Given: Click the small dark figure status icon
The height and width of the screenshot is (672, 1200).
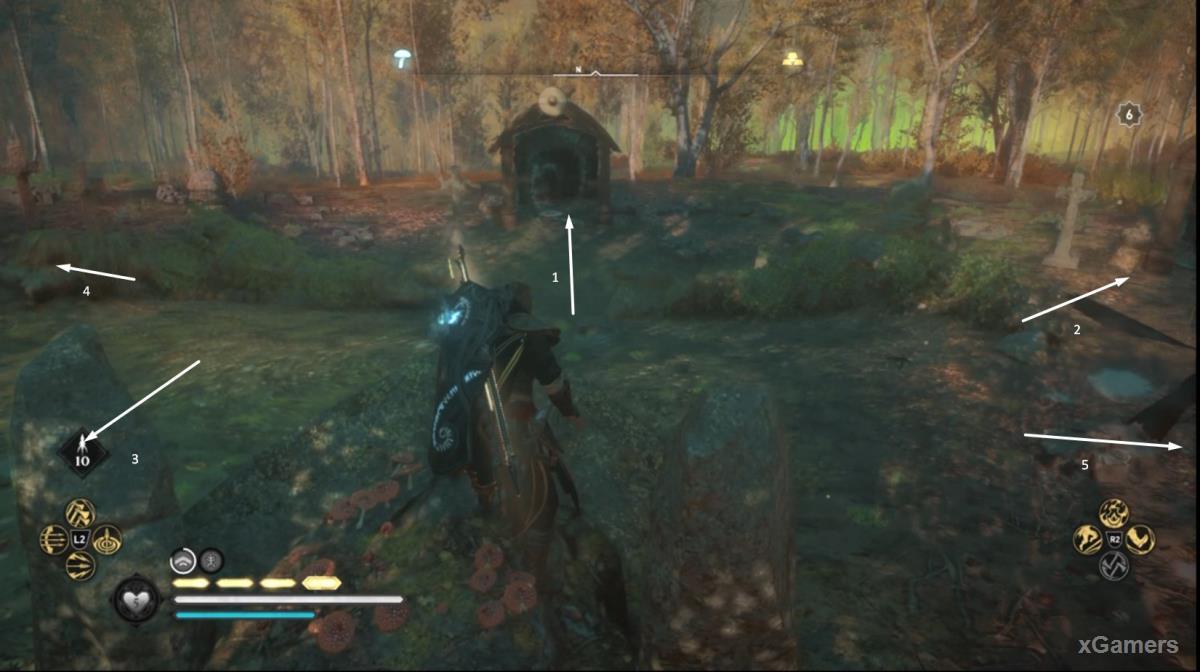Looking at the screenshot, I should [211, 560].
